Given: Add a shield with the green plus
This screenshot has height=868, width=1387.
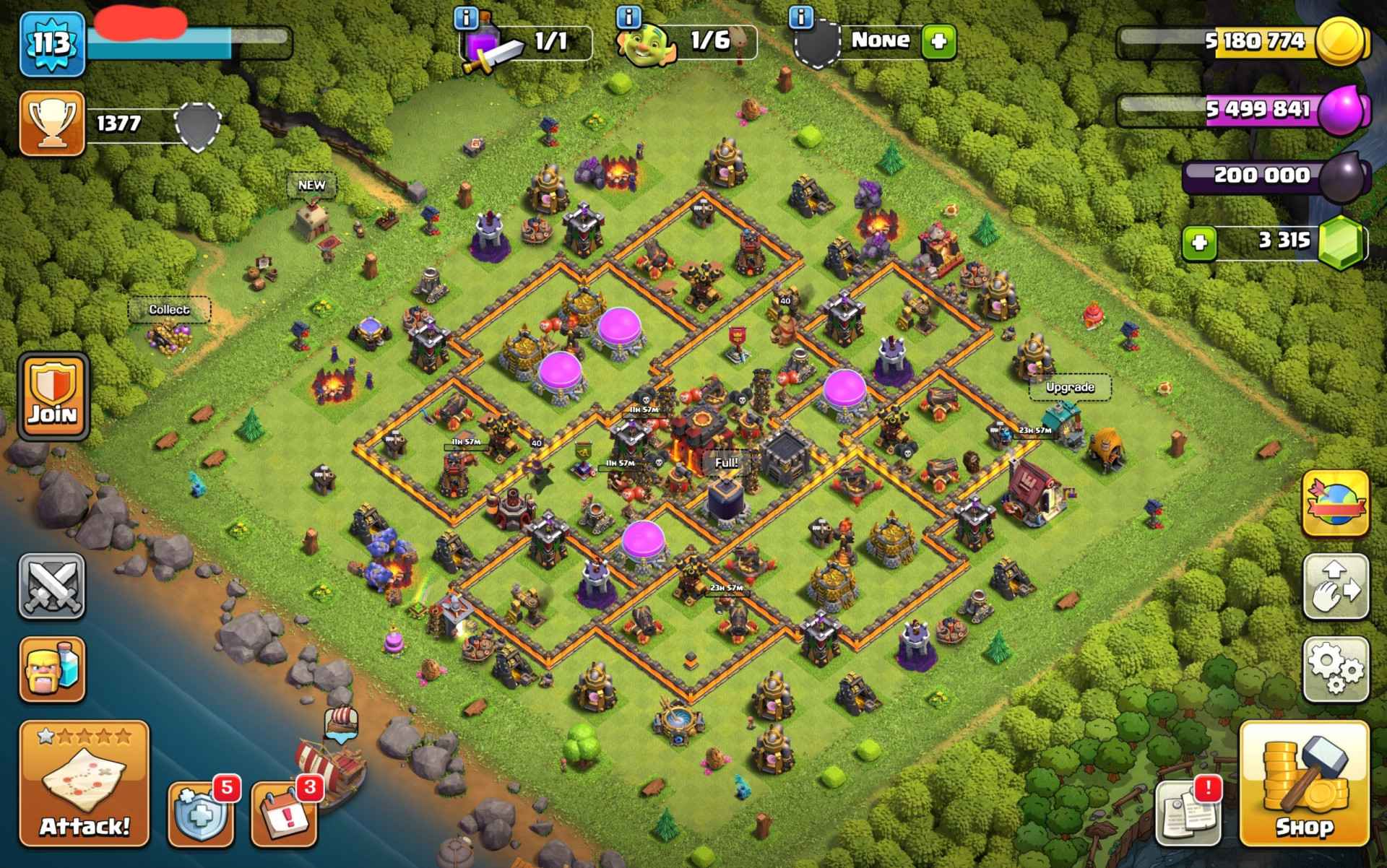Looking at the screenshot, I should pos(938,41).
